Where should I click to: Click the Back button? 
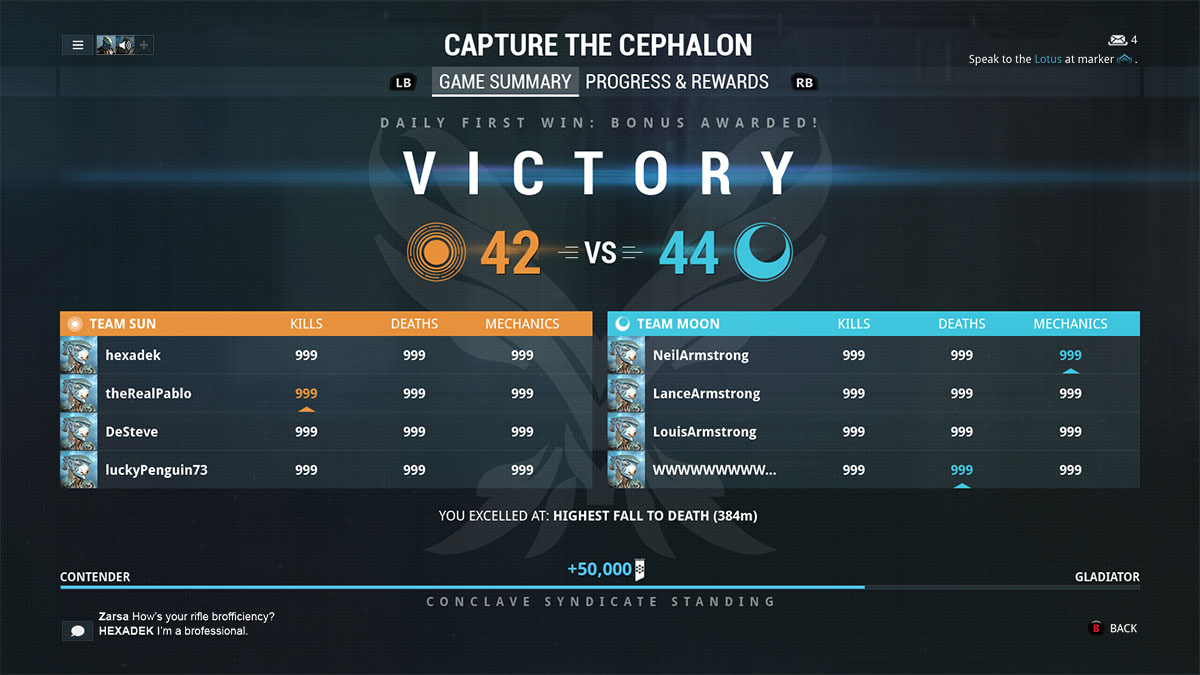[1113, 628]
